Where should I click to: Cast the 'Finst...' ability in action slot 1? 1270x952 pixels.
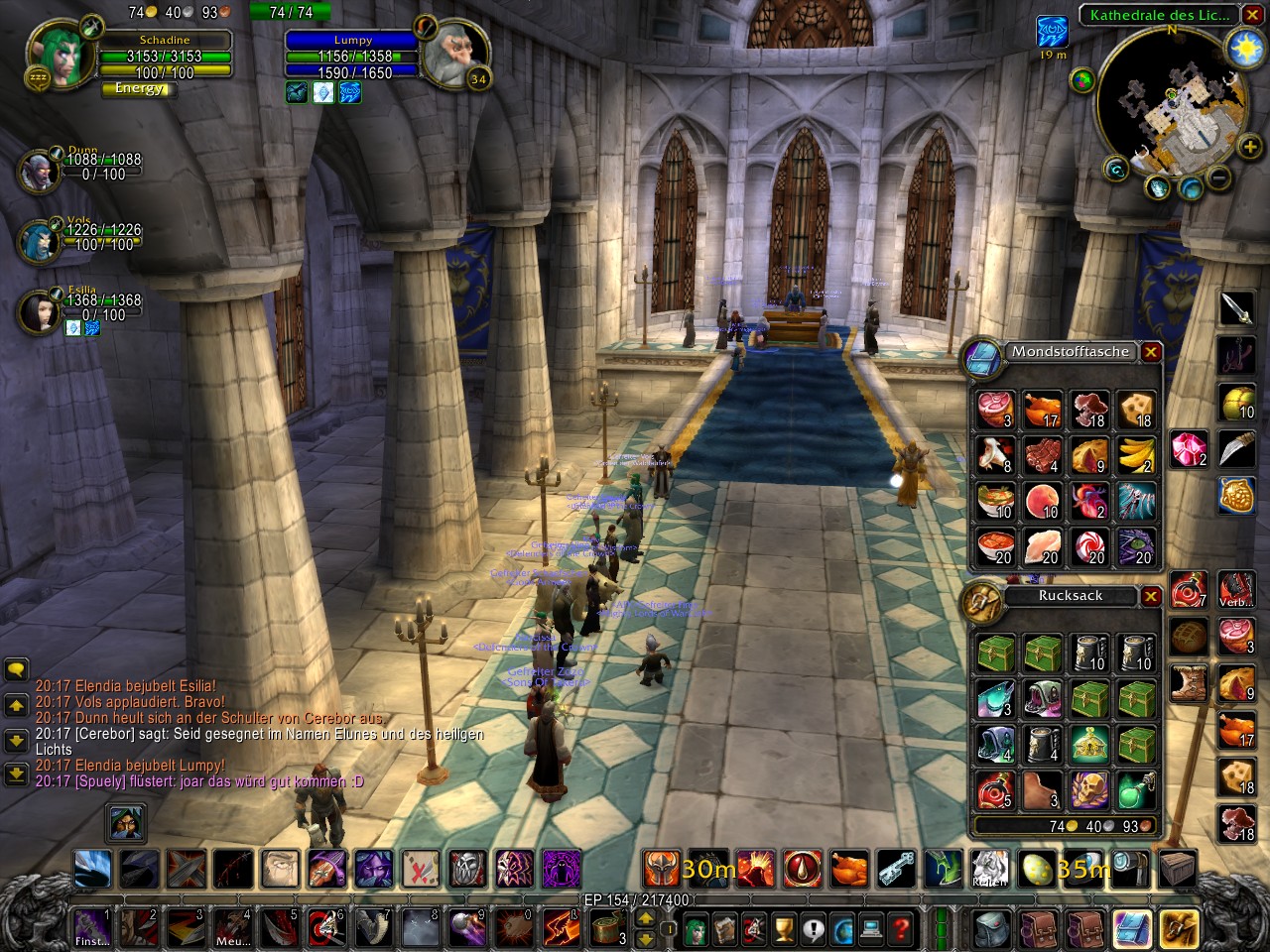click(x=91, y=927)
